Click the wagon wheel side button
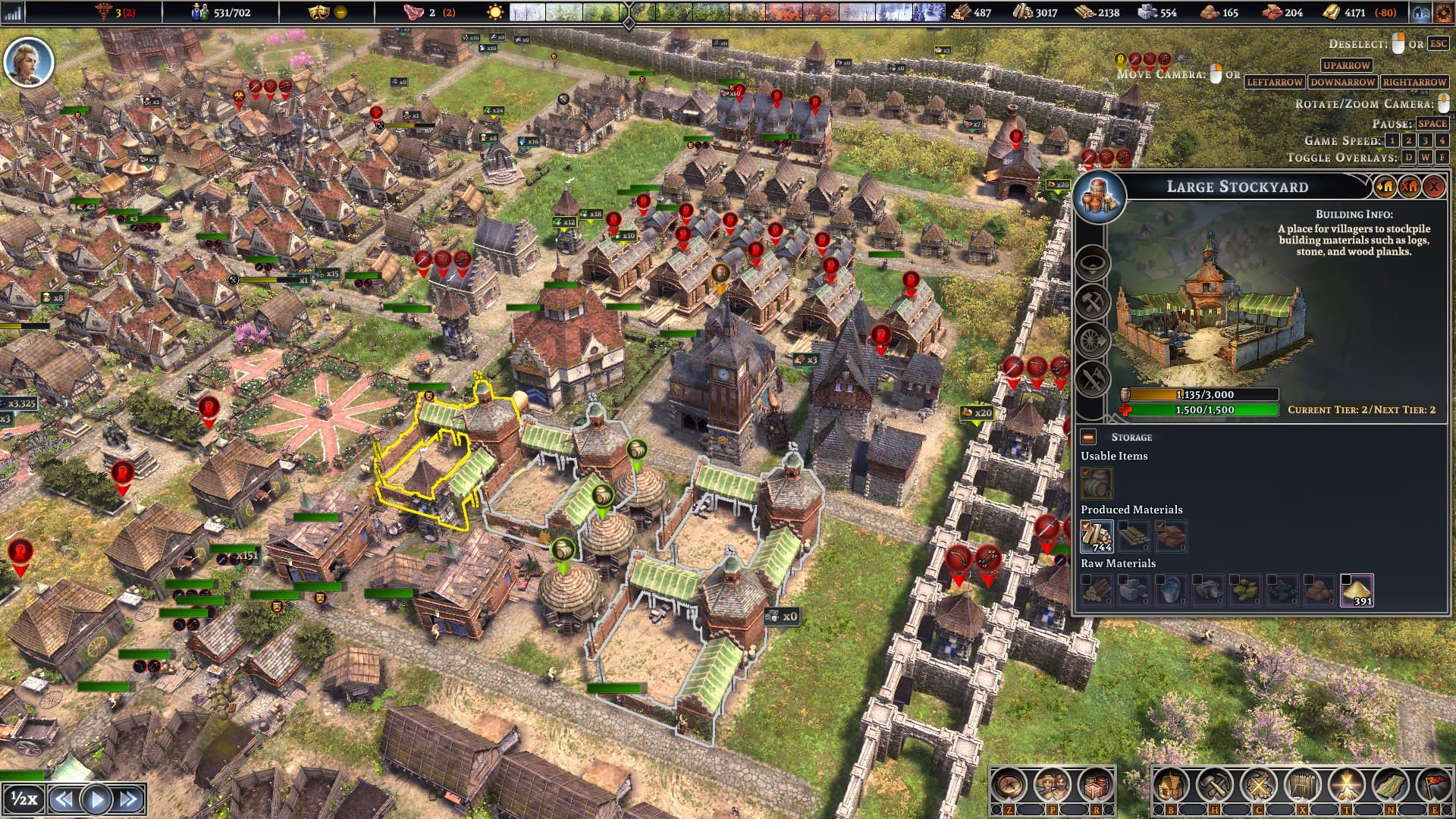This screenshot has height=819, width=1456. point(1093,340)
